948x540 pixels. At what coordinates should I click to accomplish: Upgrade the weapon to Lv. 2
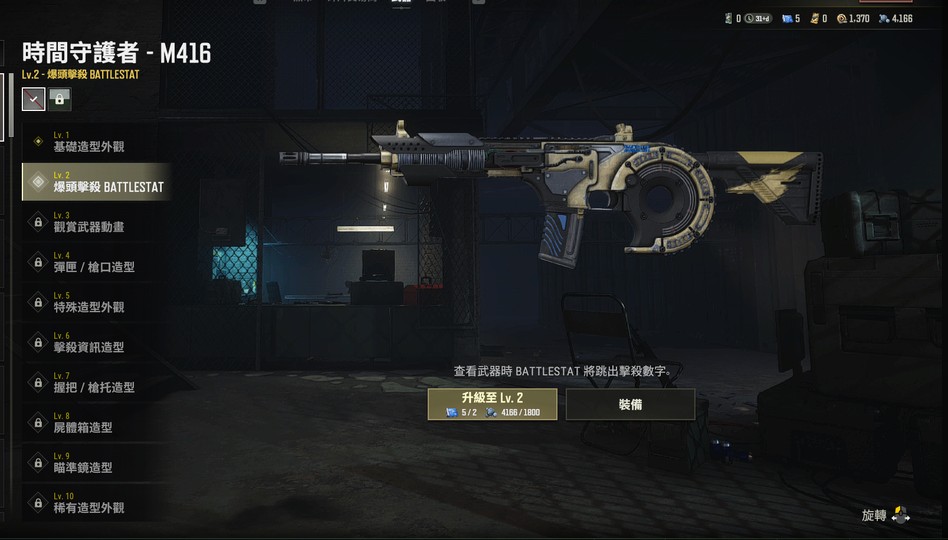pyautogui.click(x=492, y=404)
